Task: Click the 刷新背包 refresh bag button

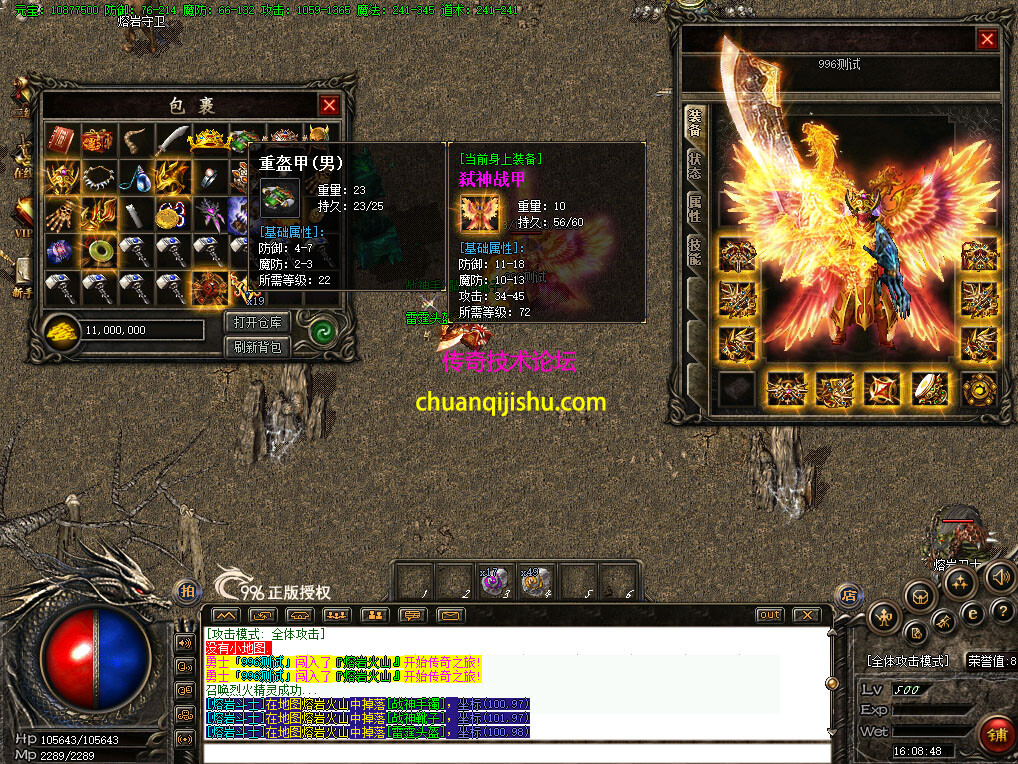Action: pos(258,347)
